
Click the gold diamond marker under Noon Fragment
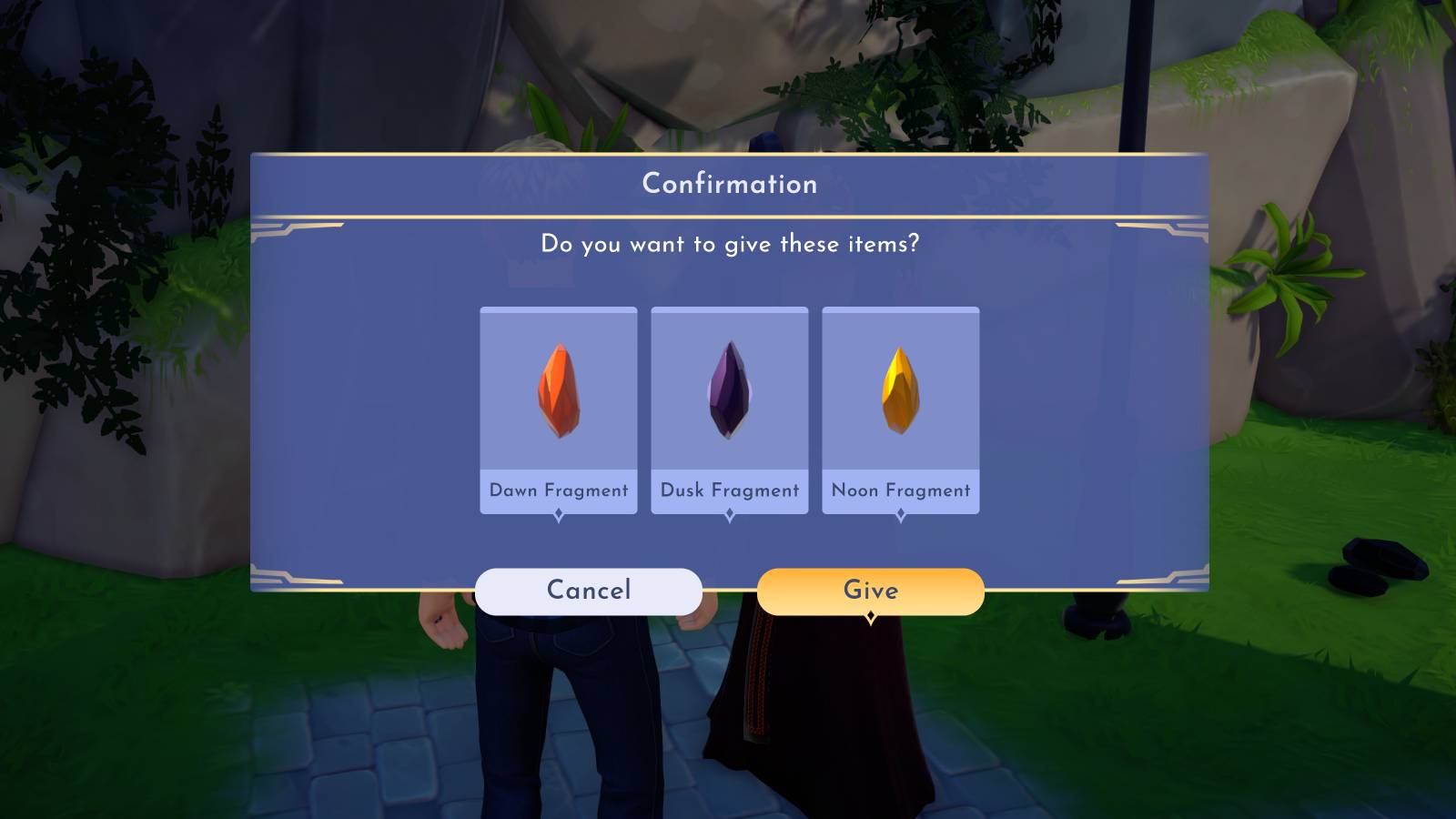click(x=900, y=512)
